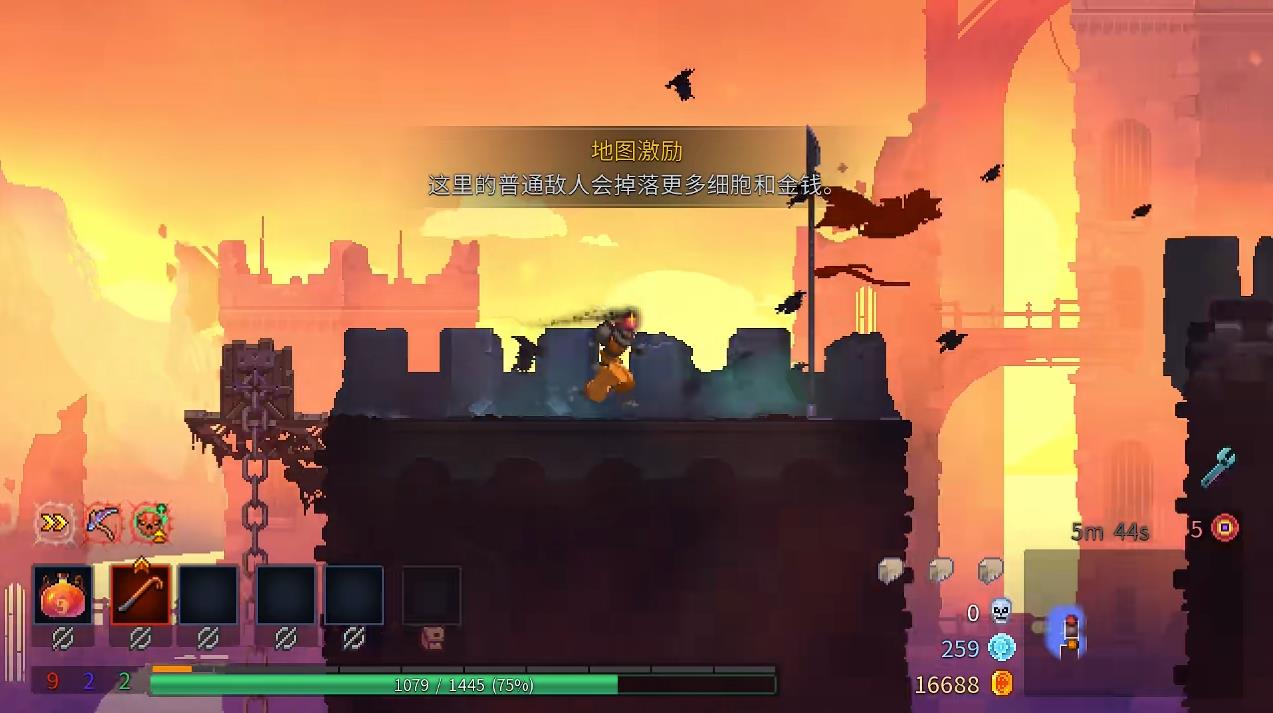The height and width of the screenshot is (713, 1273).
Task: Select the crowbar weapon slot
Action: 141,595
